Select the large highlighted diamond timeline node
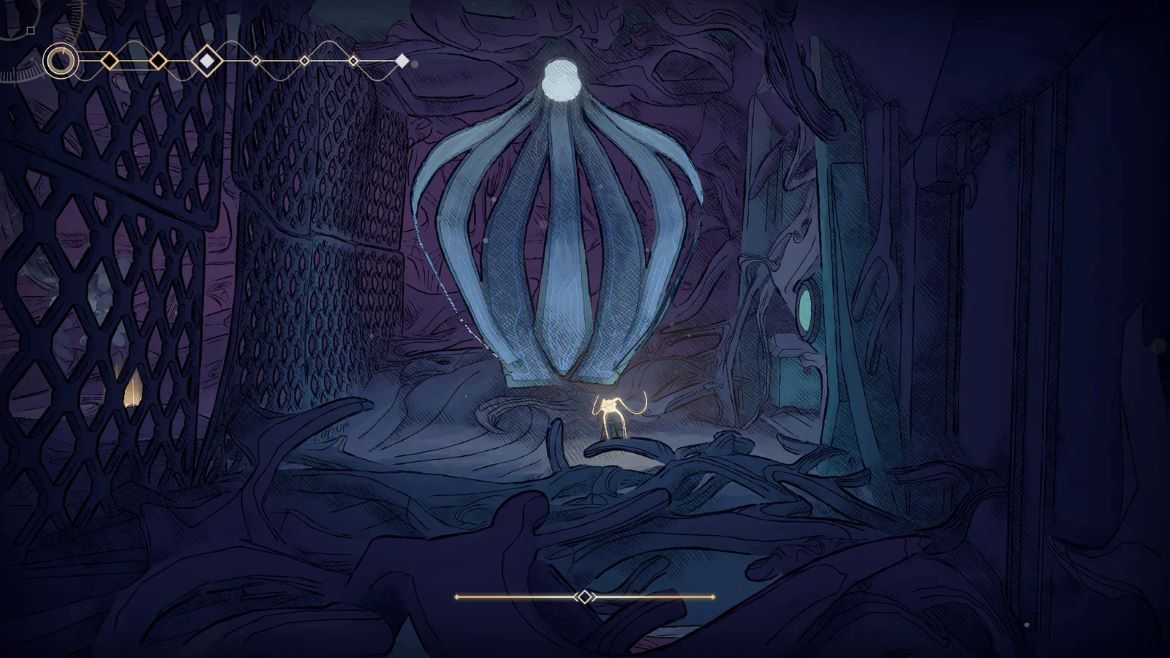Viewport: 1170px width, 658px height. tap(207, 61)
